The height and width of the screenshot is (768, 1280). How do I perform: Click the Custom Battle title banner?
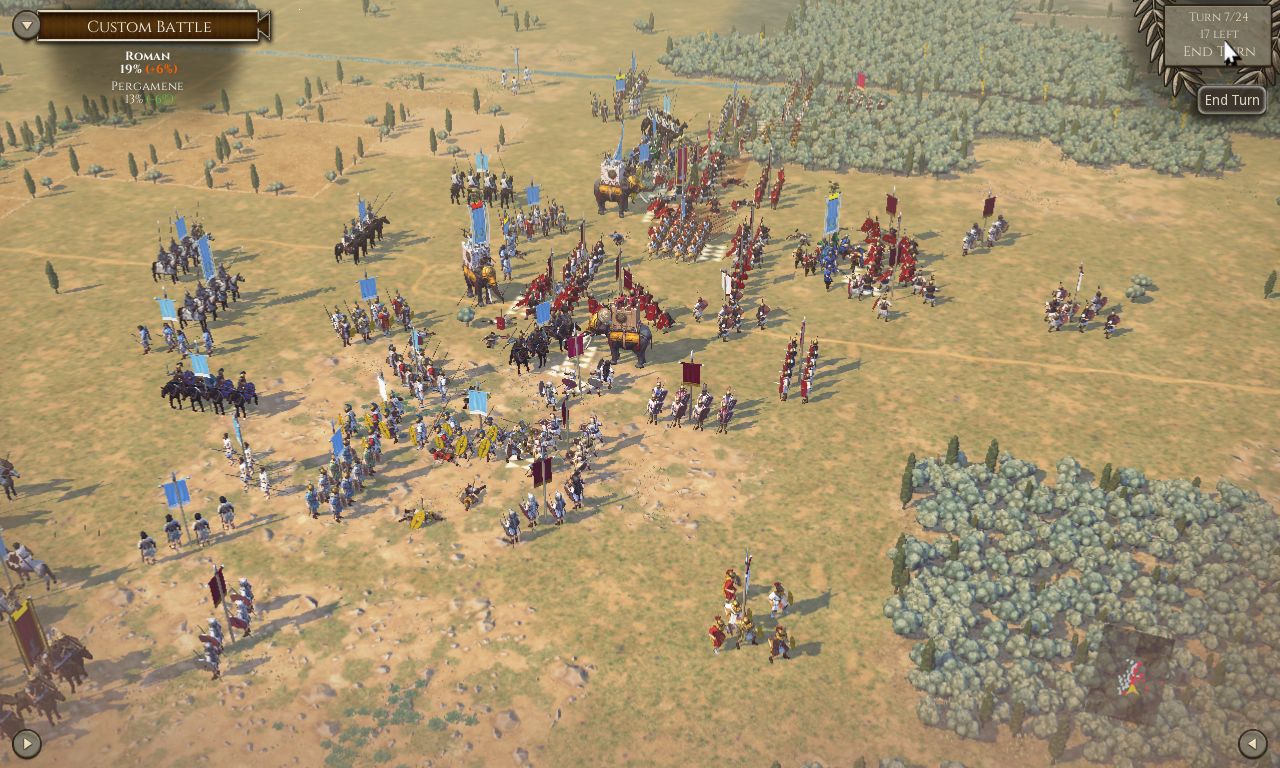[150, 27]
